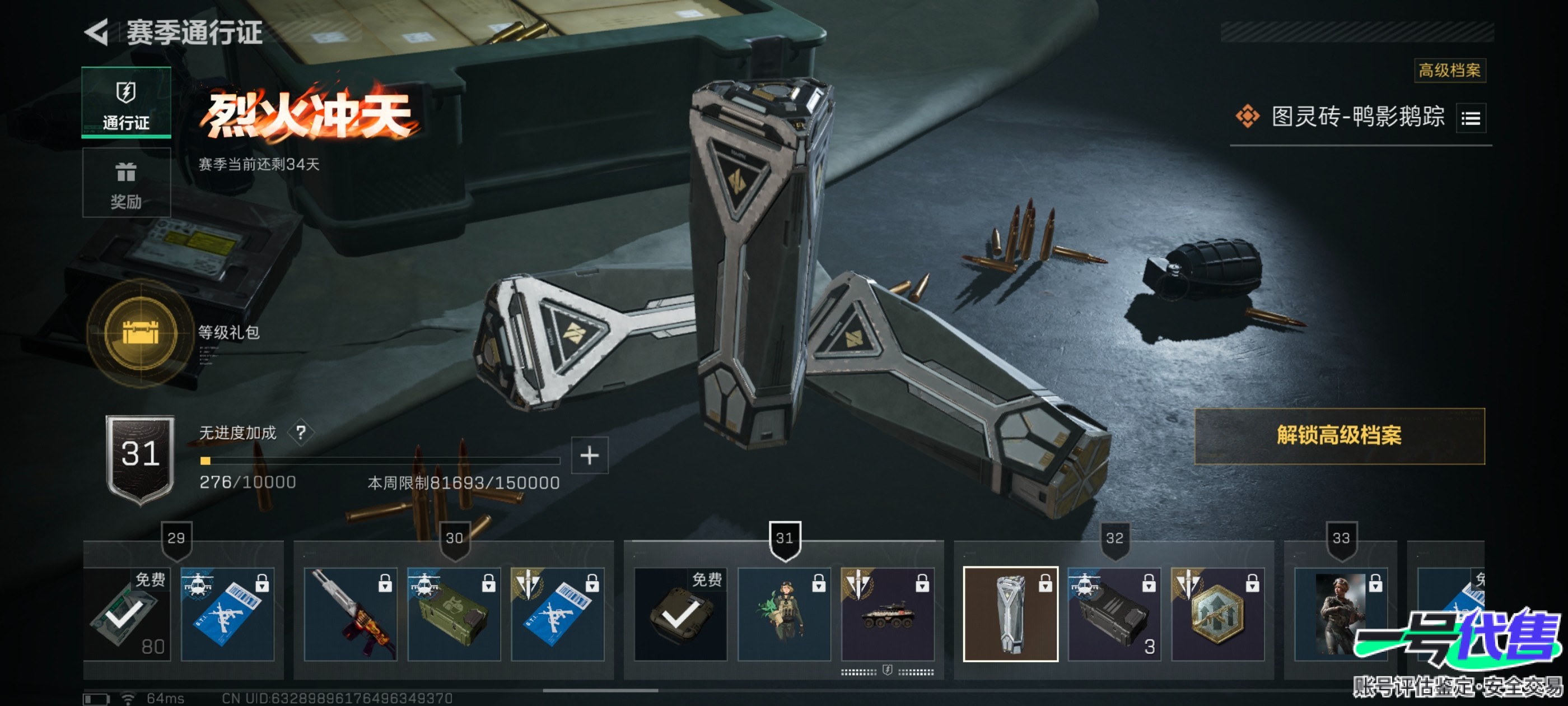Pick the blue ticket reward at level 29
This screenshot has height=706, width=1568.
(x=228, y=614)
